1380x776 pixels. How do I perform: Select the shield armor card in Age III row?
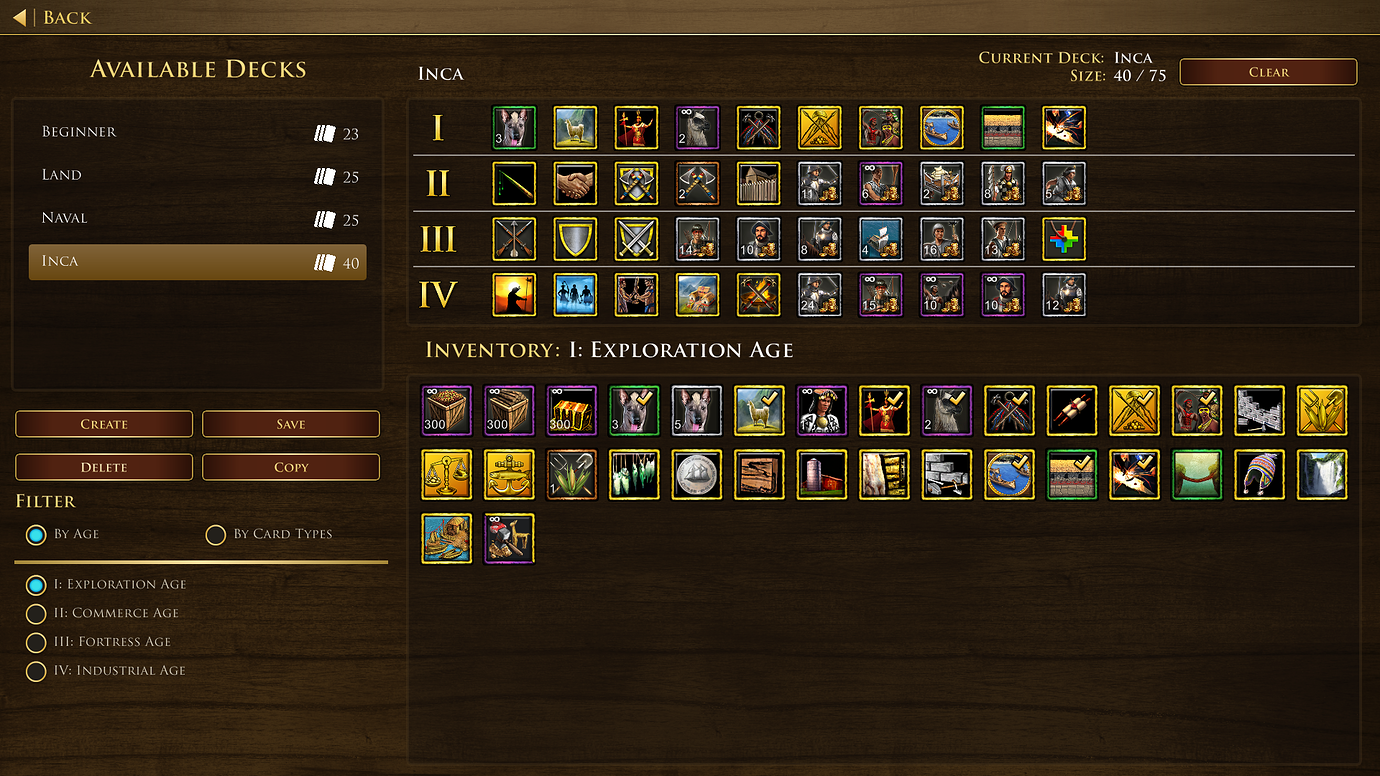(576, 238)
